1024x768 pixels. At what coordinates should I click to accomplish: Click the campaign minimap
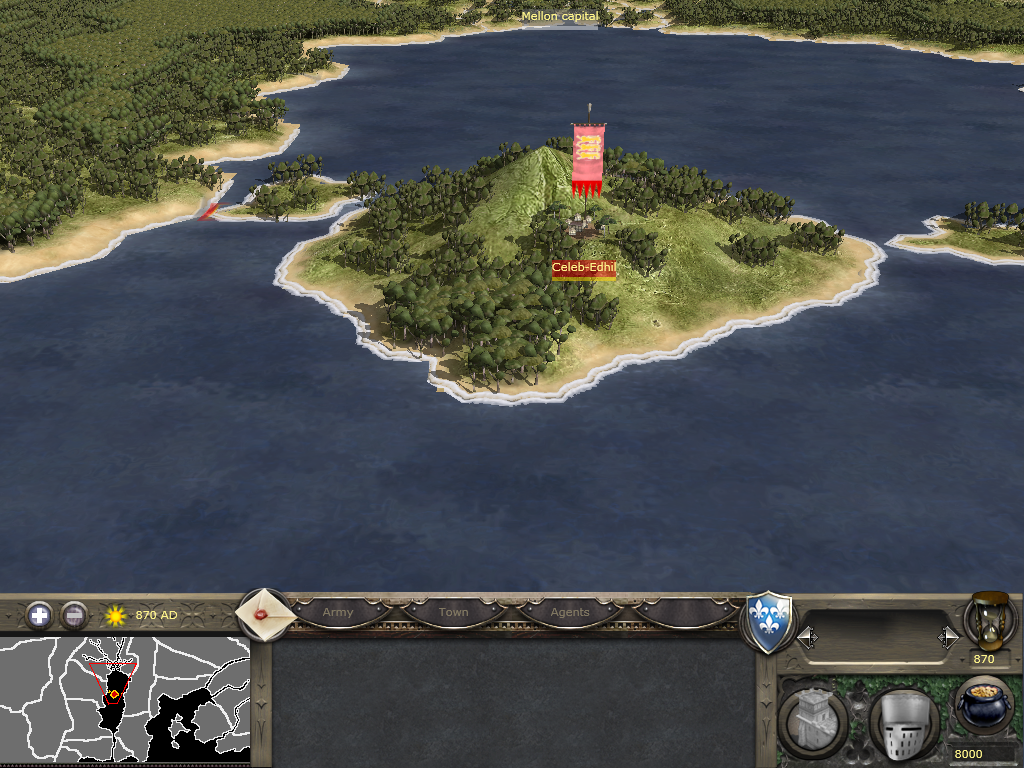pyautogui.click(x=125, y=700)
